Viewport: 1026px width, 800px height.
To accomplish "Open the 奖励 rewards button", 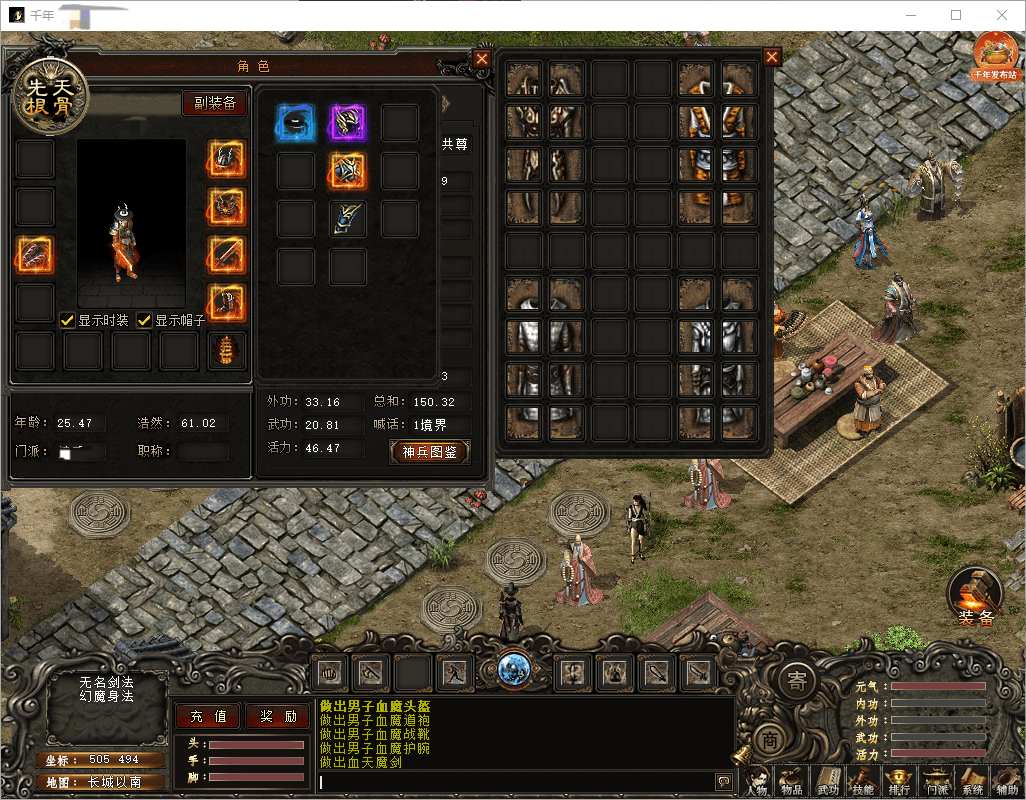I will (277, 716).
